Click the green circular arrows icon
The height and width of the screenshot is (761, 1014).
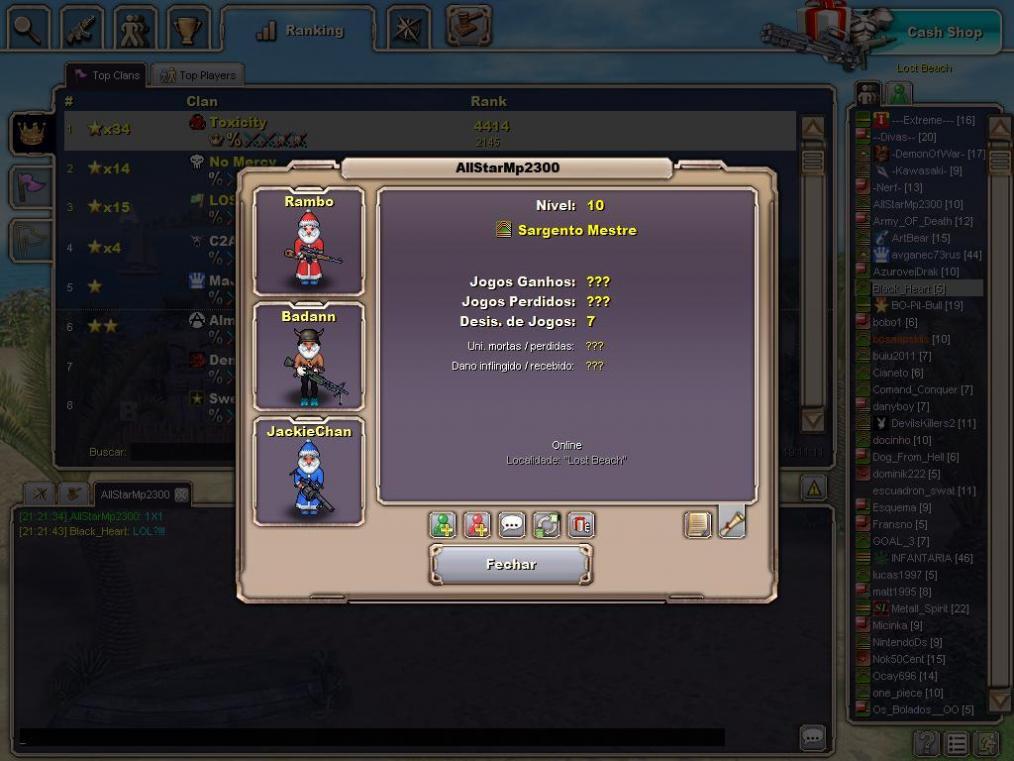click(546, 524)
